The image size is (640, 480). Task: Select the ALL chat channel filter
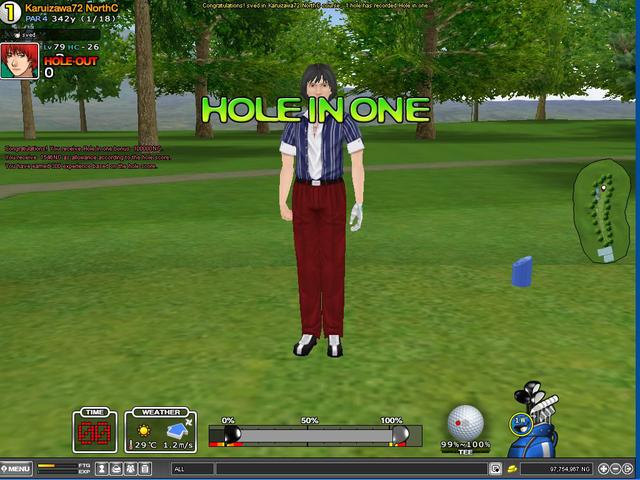point(191,468)
